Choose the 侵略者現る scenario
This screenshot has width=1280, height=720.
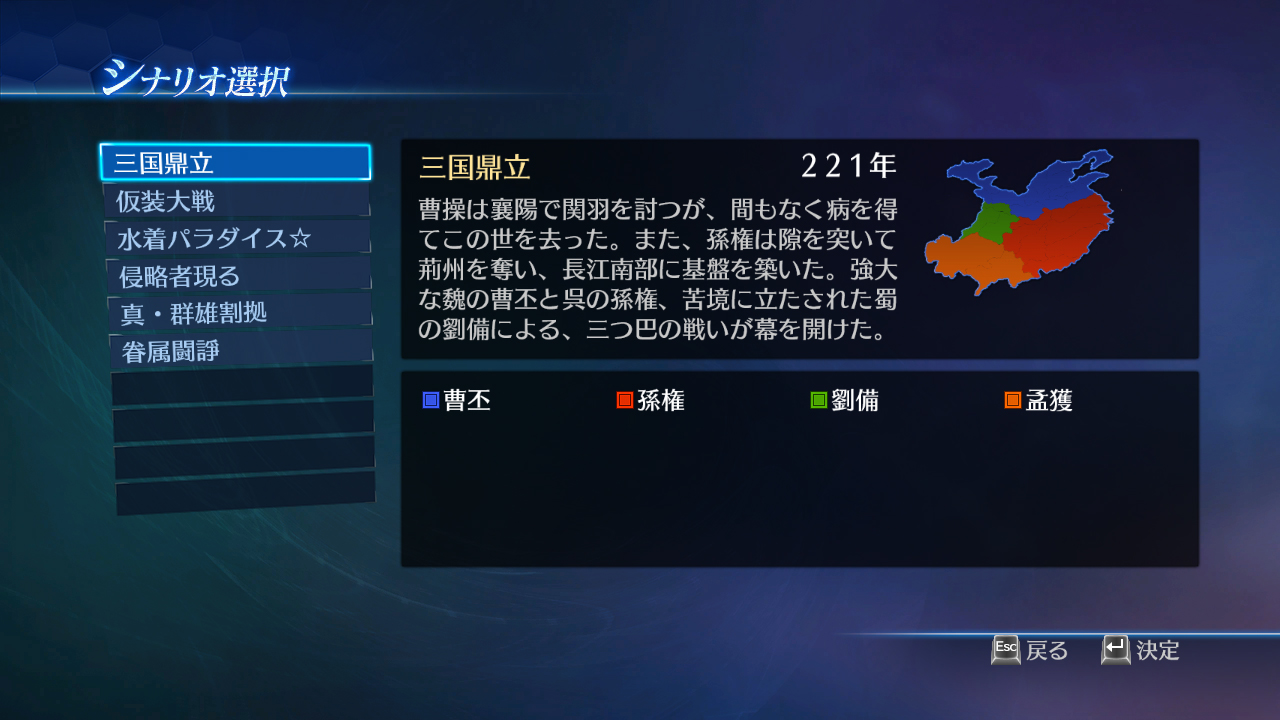coord(235,274)
